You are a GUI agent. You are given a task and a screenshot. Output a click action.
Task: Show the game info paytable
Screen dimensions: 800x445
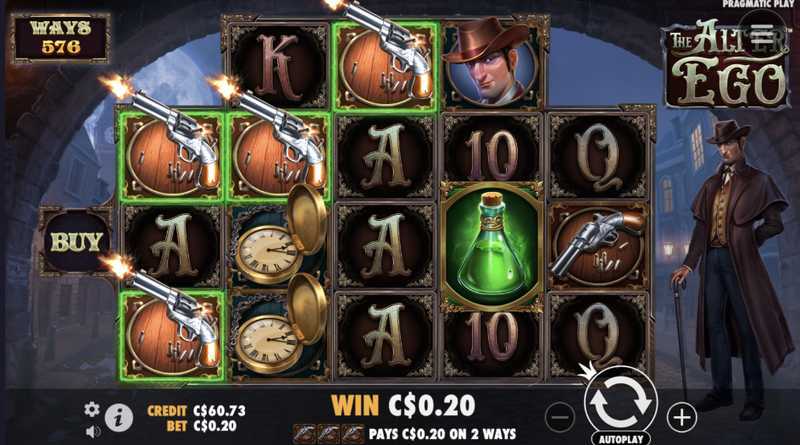pyautogui.click(x=119, y=418)
